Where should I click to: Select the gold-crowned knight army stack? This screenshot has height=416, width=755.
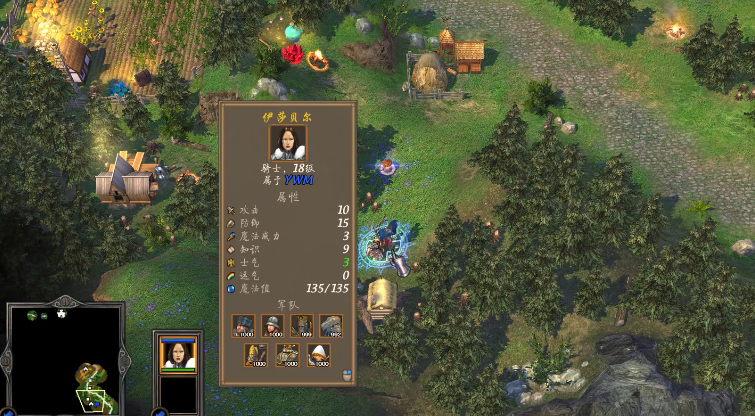pyautogui.click(x=302, y=326)
